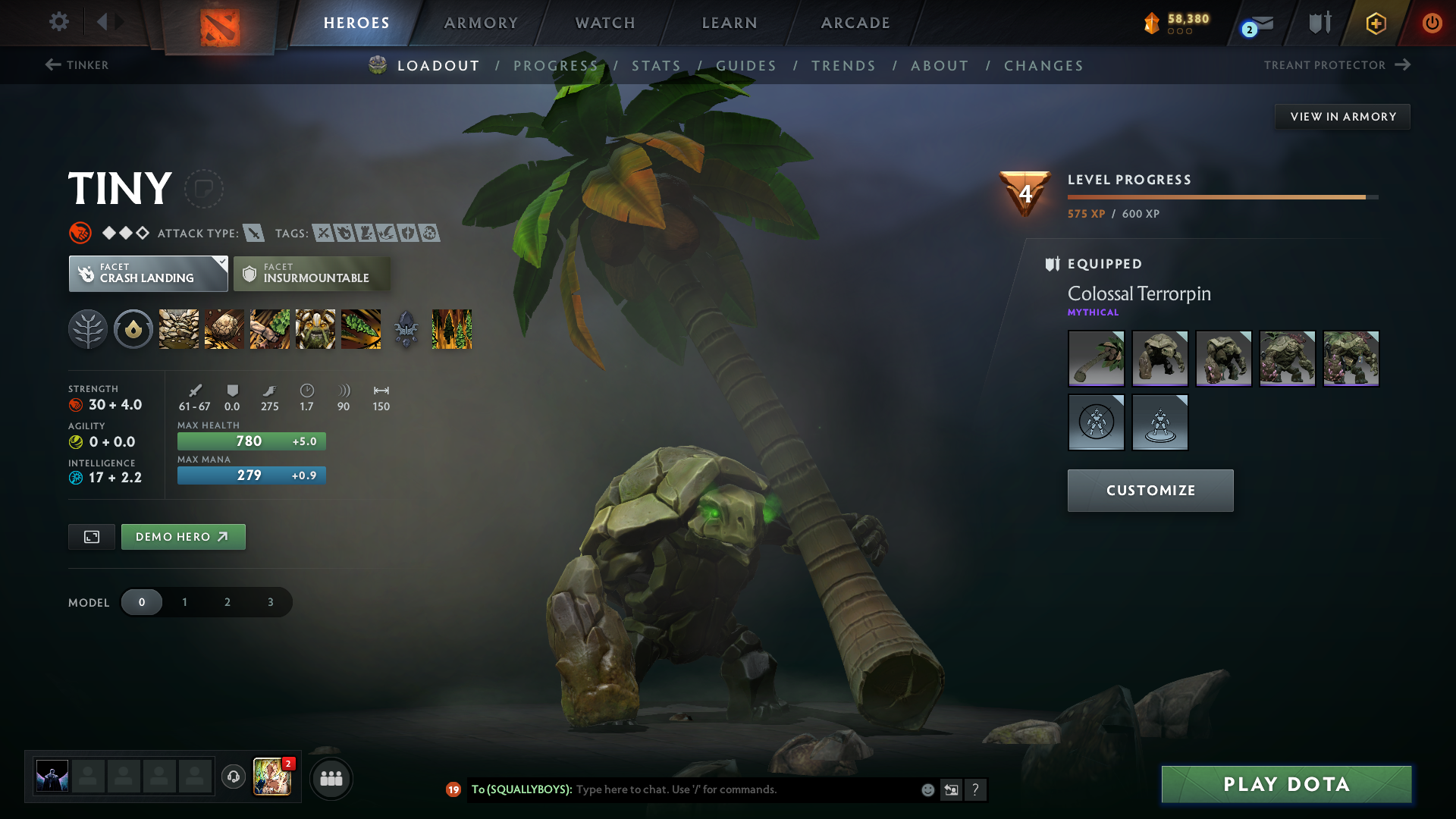This screenshot has height=819, width=1456.
Task: Click the Aghanim's Shard ability icon
Action: coord(452,329)
